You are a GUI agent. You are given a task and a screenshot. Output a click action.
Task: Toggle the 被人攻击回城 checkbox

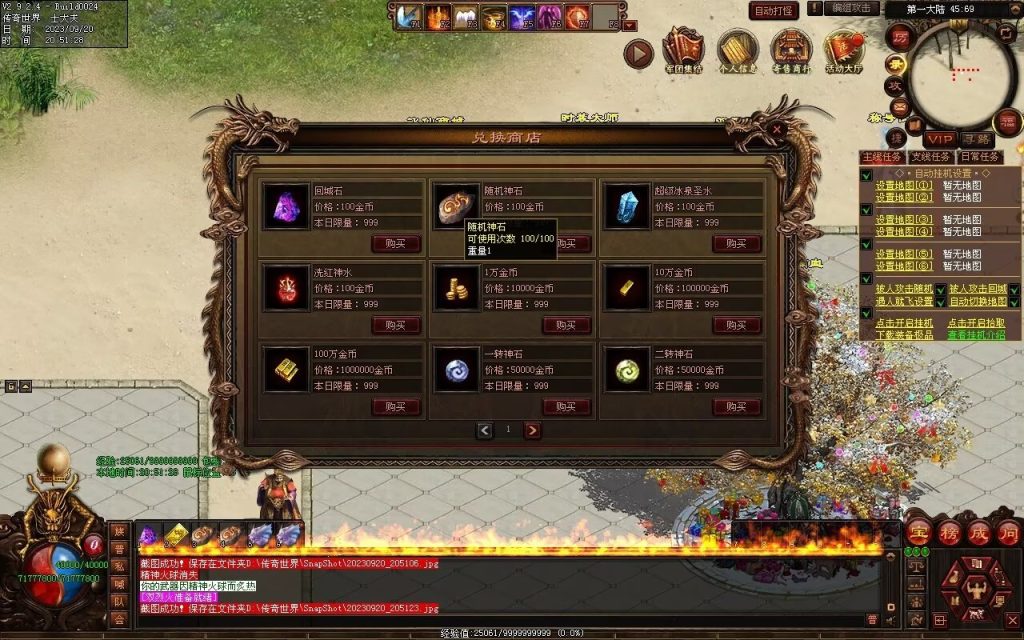coord(1014,289)
